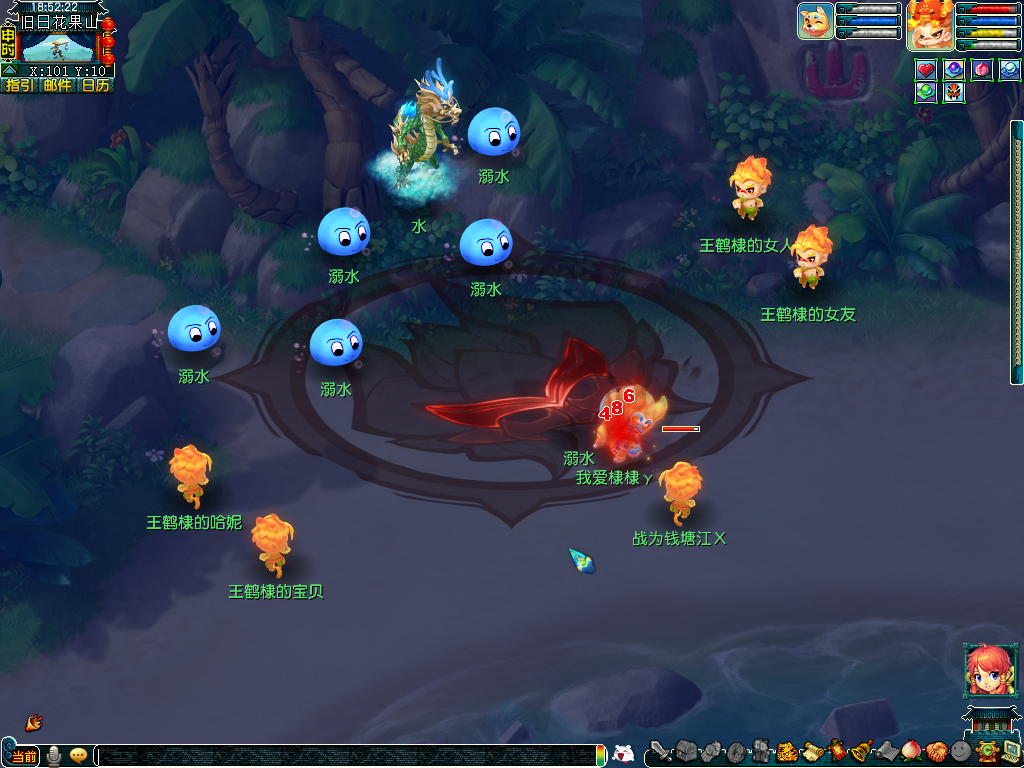Open the computer system icon
This screenshot has height=768, width=1024.
[x=1010, y=751]
